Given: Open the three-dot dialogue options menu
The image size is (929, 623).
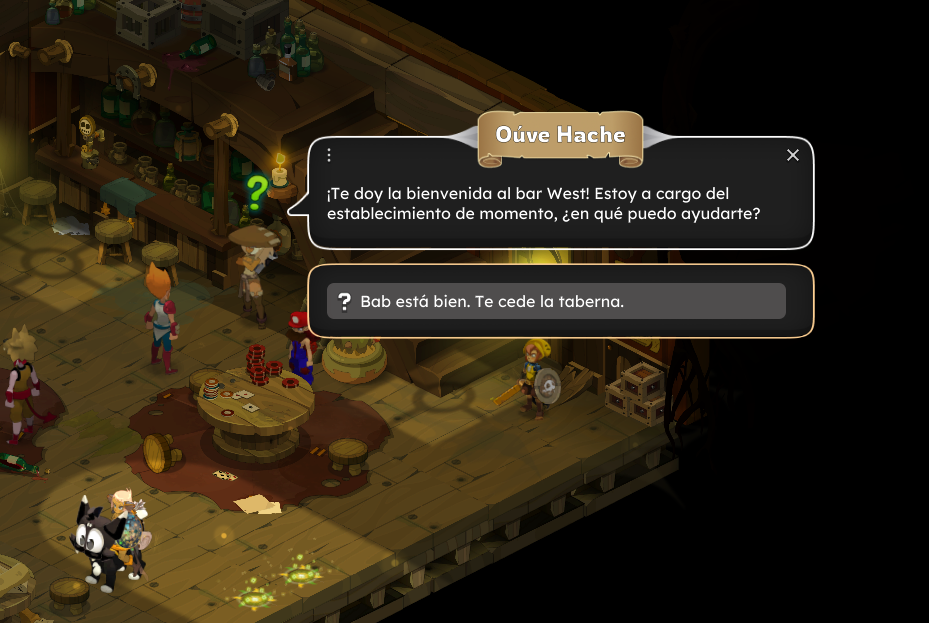Looking at the screenshot, I should pos(329,155).
